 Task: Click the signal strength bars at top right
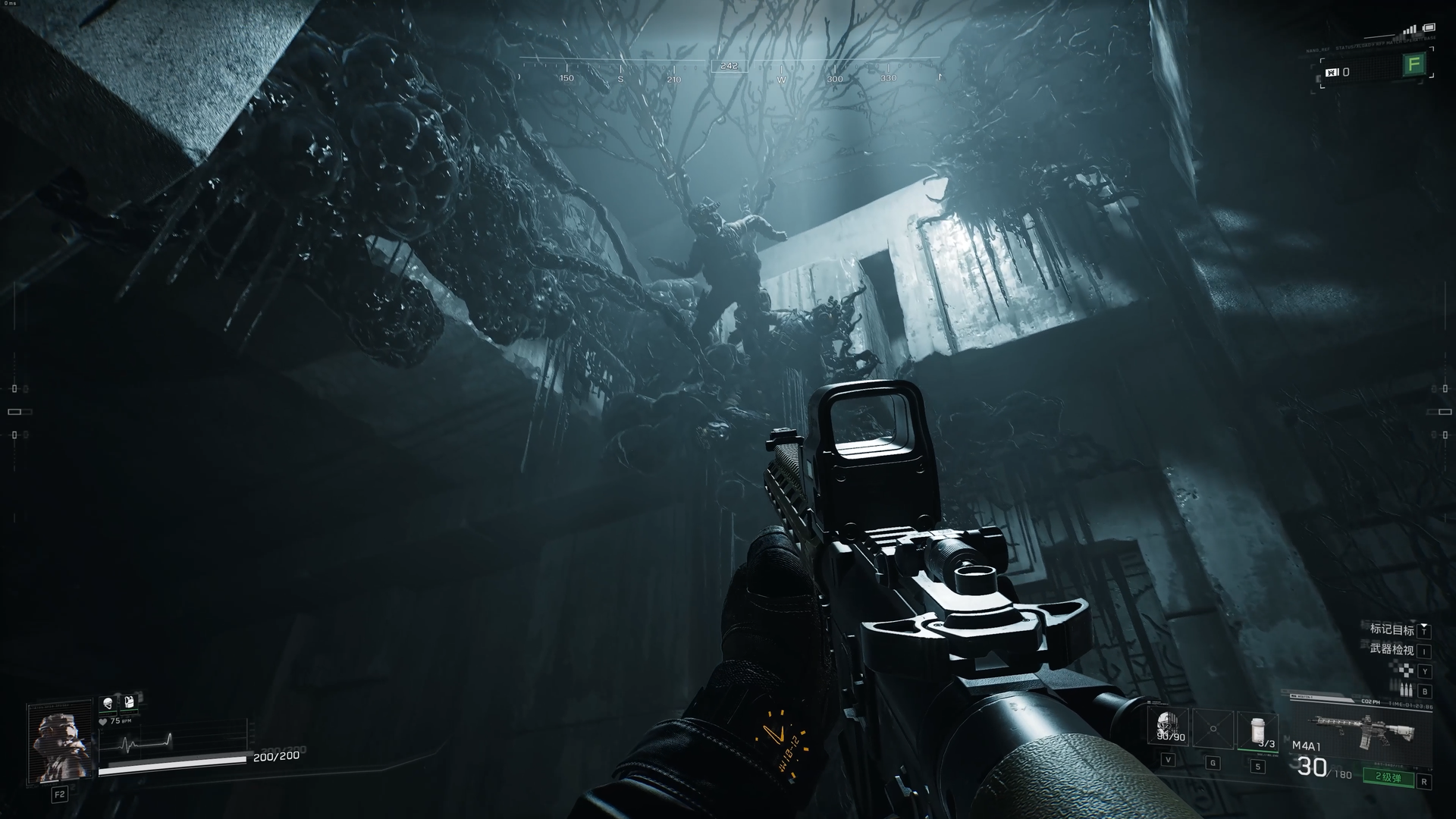tap(1410, 30)
